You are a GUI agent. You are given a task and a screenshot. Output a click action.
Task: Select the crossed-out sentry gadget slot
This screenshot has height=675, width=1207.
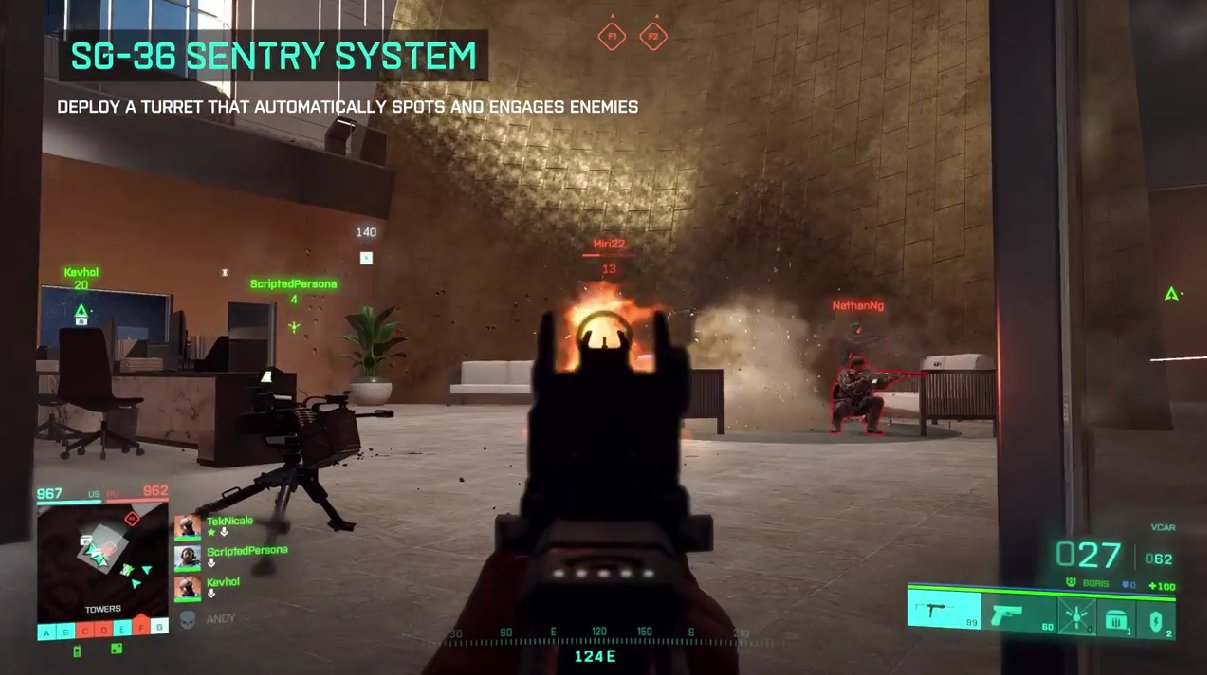pos(1075,614)
